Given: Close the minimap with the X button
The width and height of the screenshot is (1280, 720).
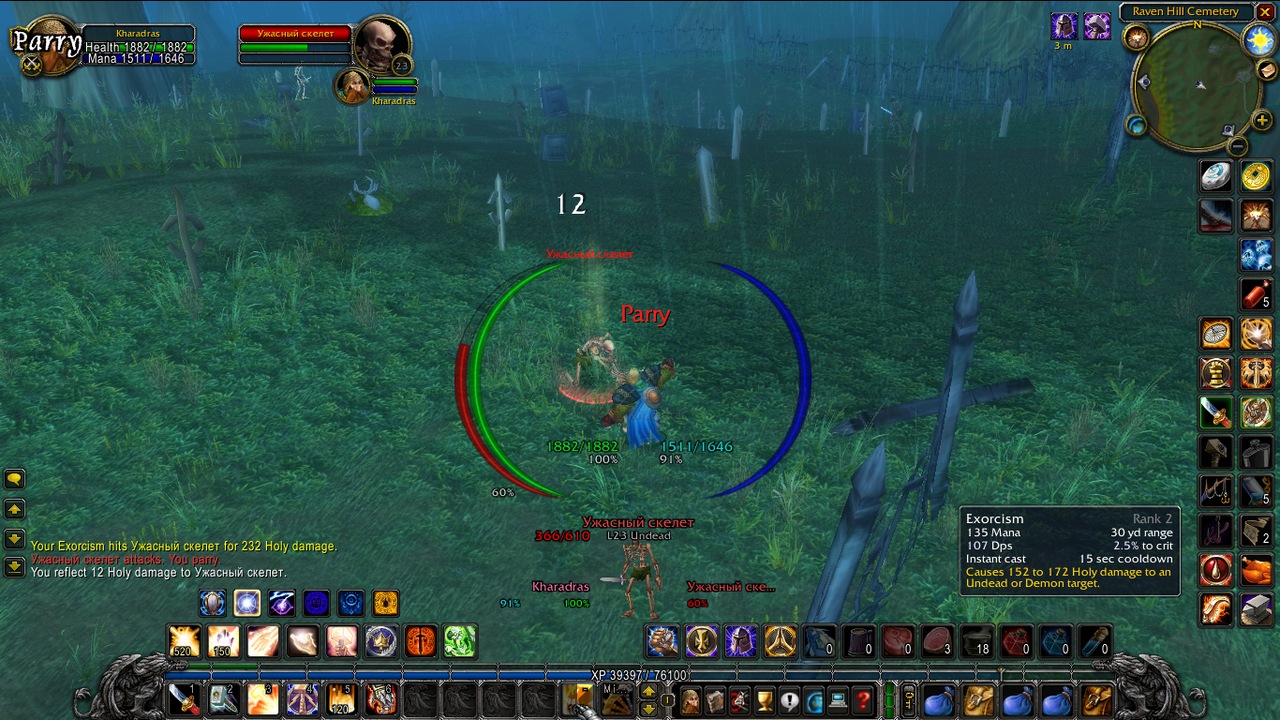Looking at the screenshot, I should point(1265,12).
